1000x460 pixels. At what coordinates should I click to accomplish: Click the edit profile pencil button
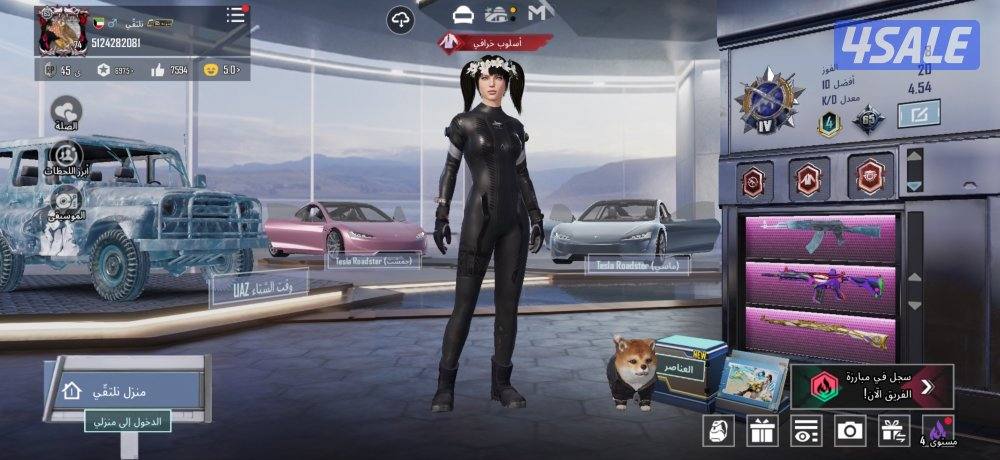tap(916, 115)
